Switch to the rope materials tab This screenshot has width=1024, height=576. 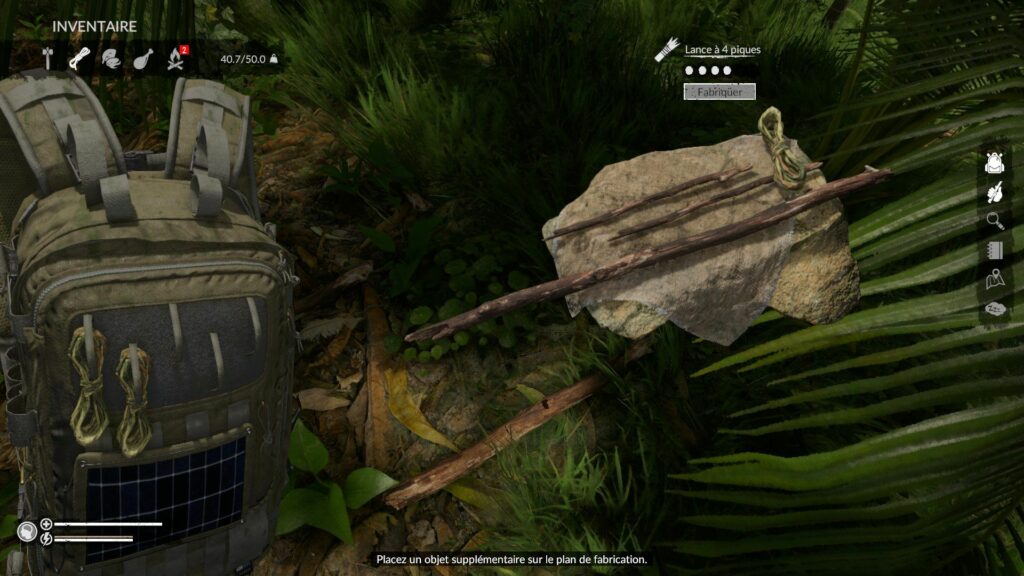[79, 58]
